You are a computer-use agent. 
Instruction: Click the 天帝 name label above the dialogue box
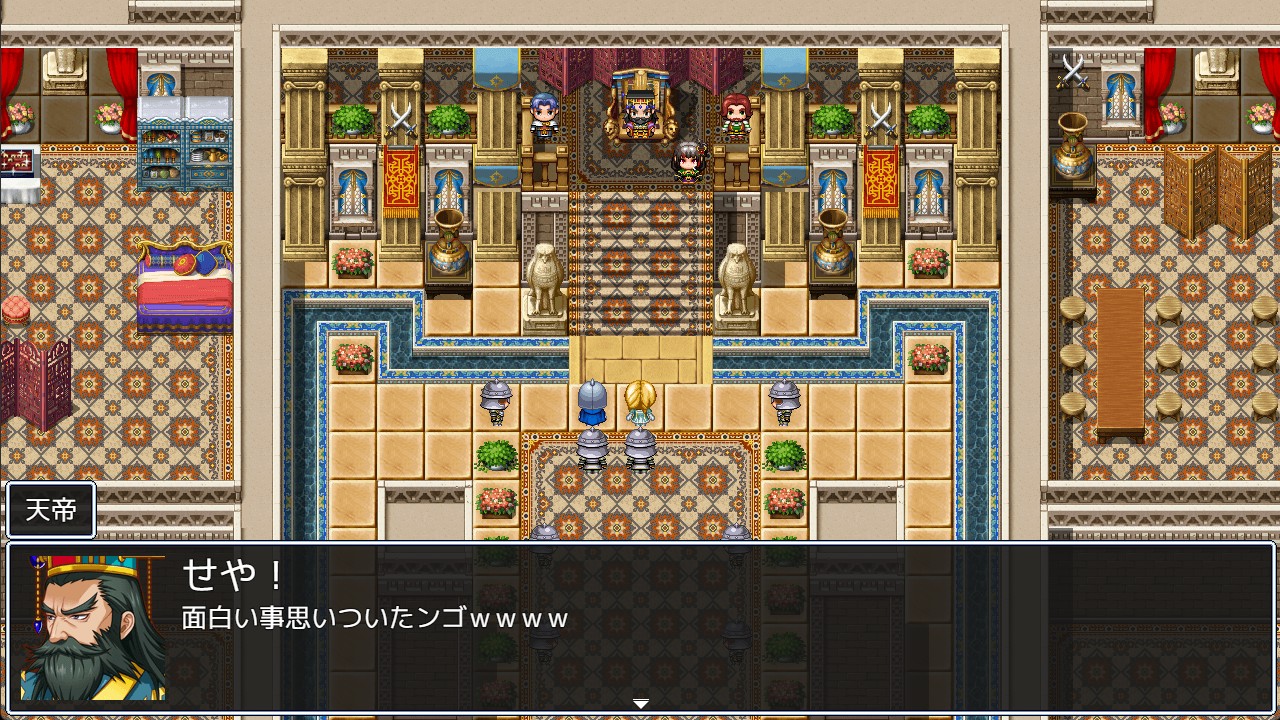pyautogui.click(x=52, y=510)
